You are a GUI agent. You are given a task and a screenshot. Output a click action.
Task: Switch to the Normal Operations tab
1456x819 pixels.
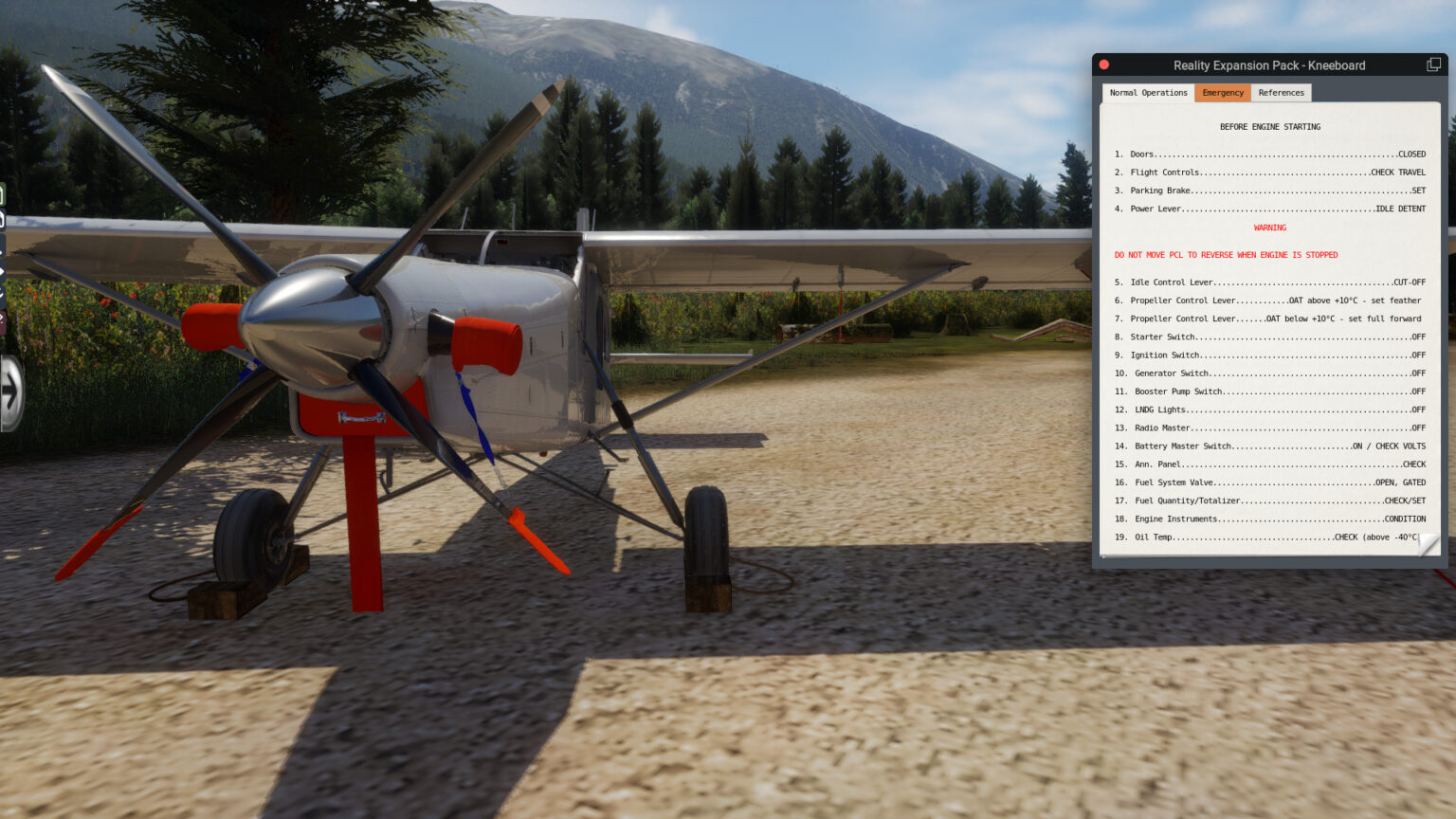click(1147, 92)
